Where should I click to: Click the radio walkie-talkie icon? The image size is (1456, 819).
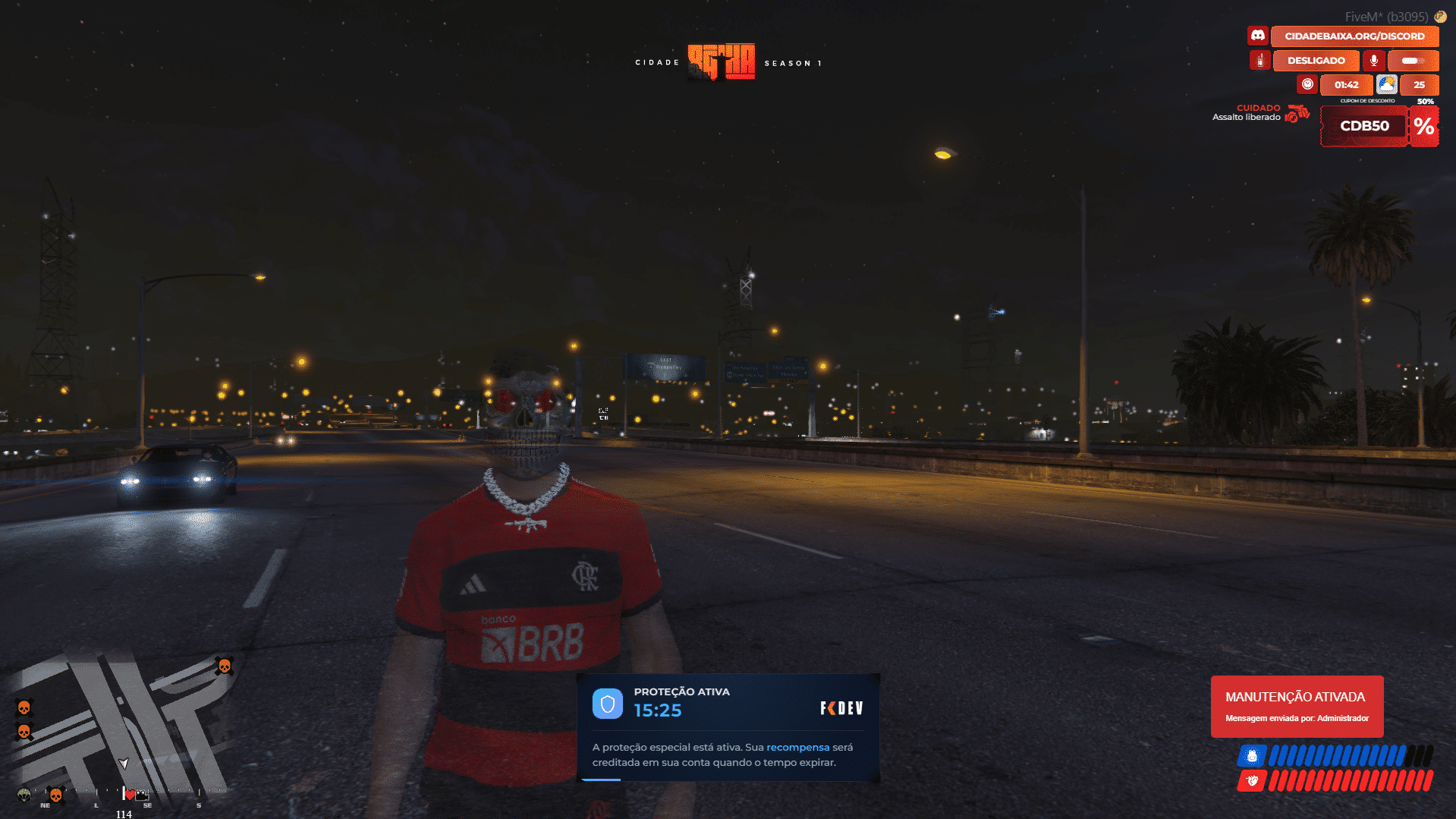pos(1259,60)
